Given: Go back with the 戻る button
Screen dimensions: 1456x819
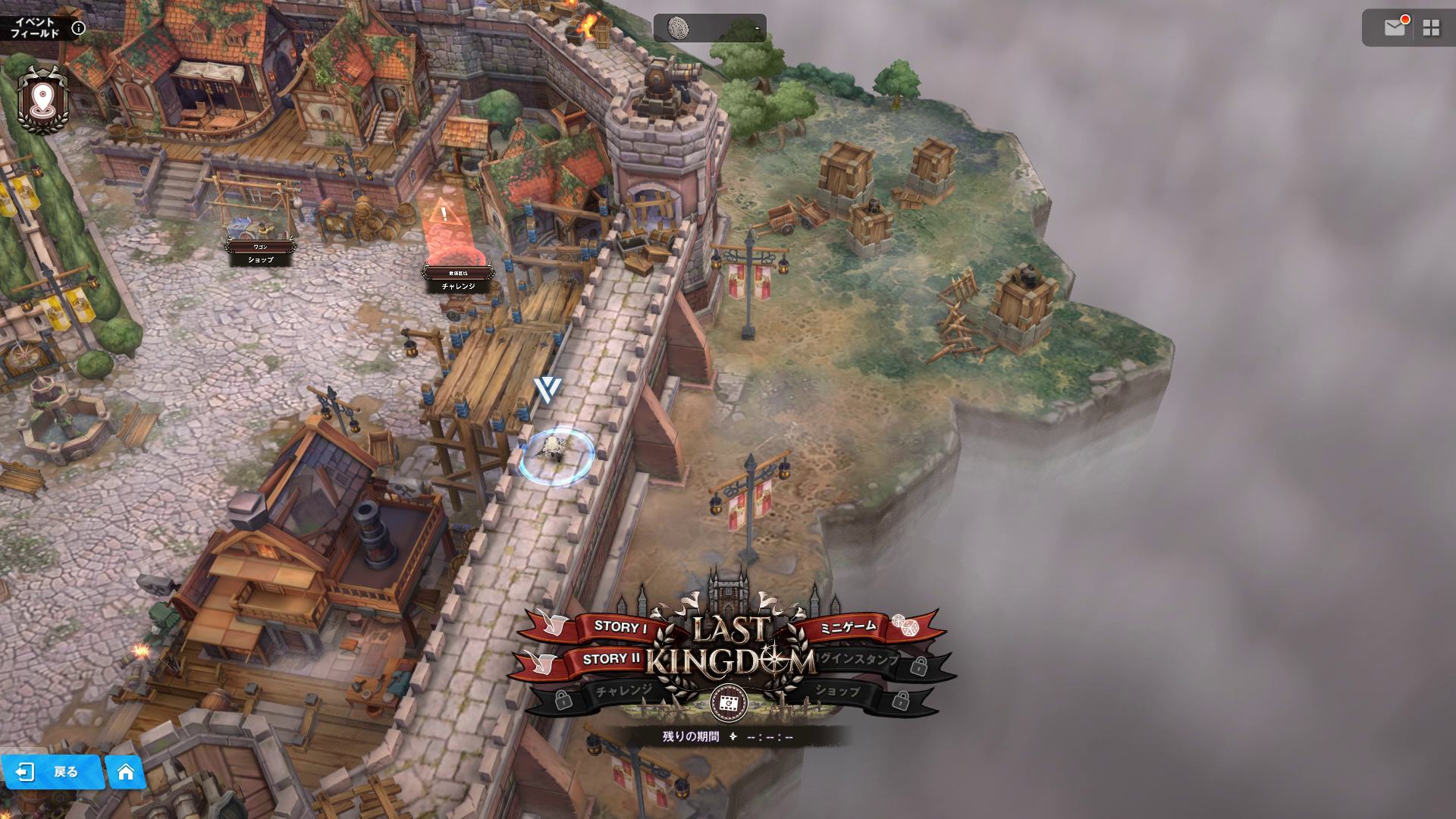Looking at the screenshot, I should click(x=52, y=772).
